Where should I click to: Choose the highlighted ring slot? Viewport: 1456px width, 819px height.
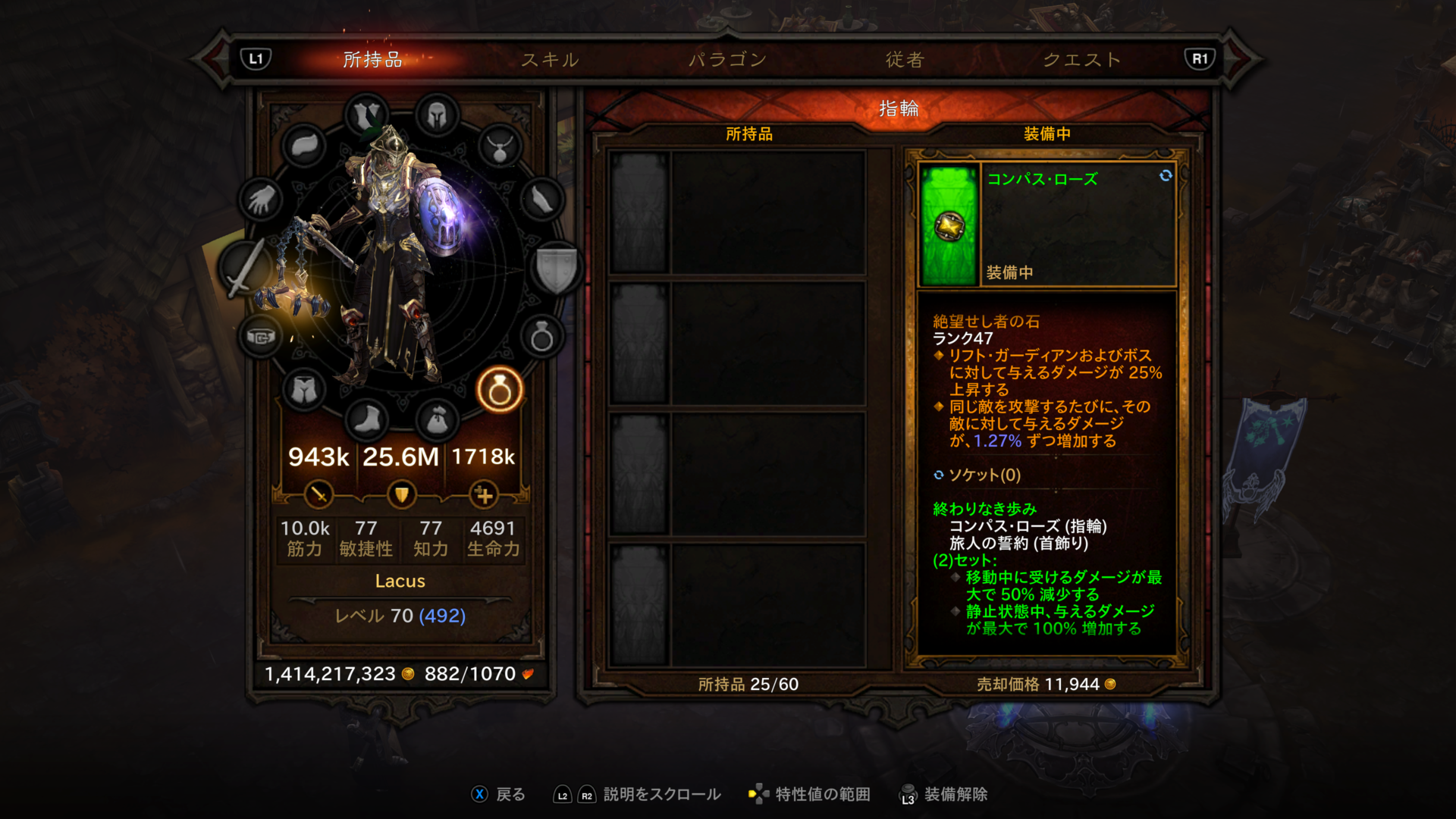[x=500, y=390]
